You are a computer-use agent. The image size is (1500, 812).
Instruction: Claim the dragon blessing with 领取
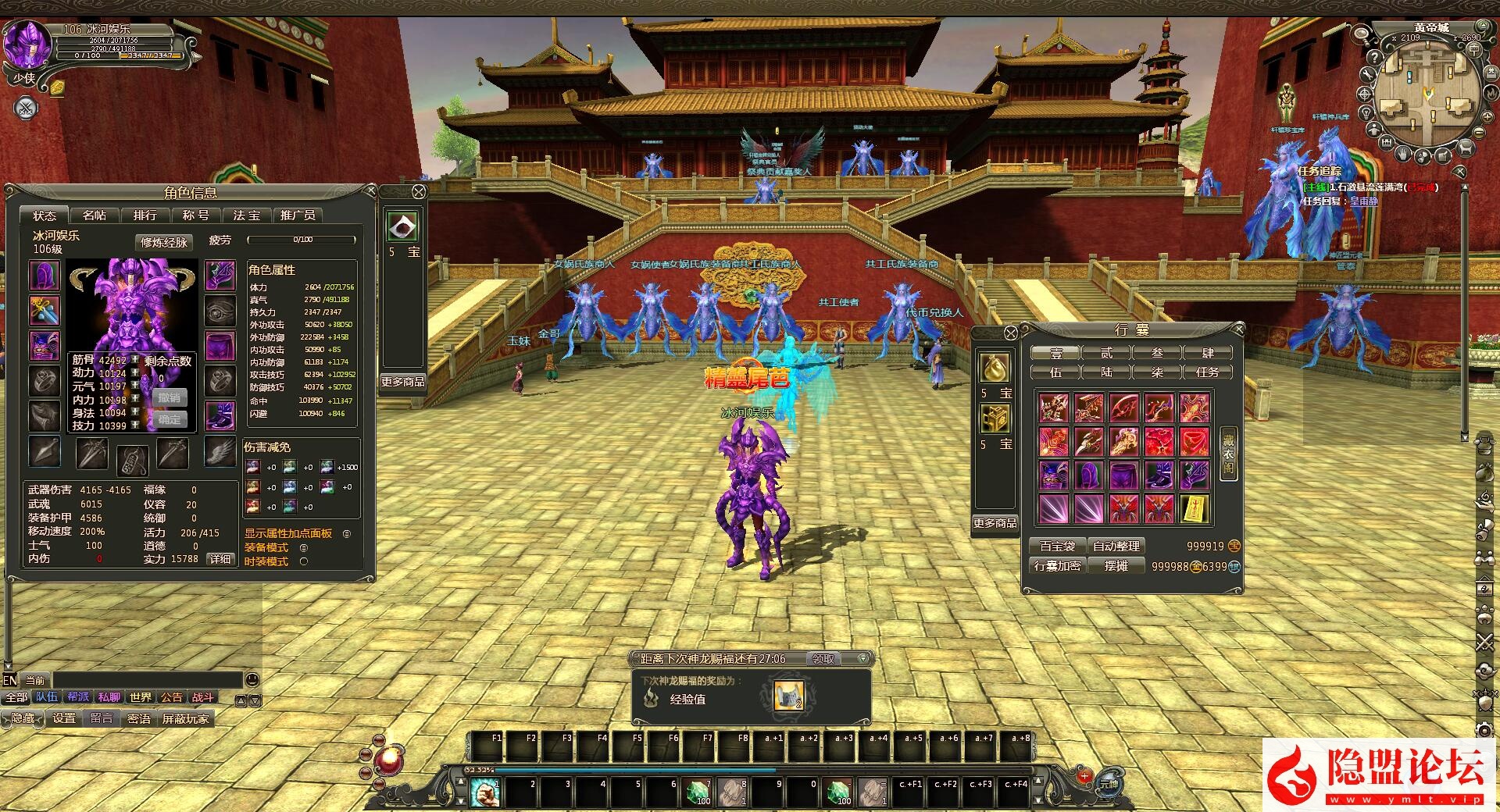tap(823, 659)
